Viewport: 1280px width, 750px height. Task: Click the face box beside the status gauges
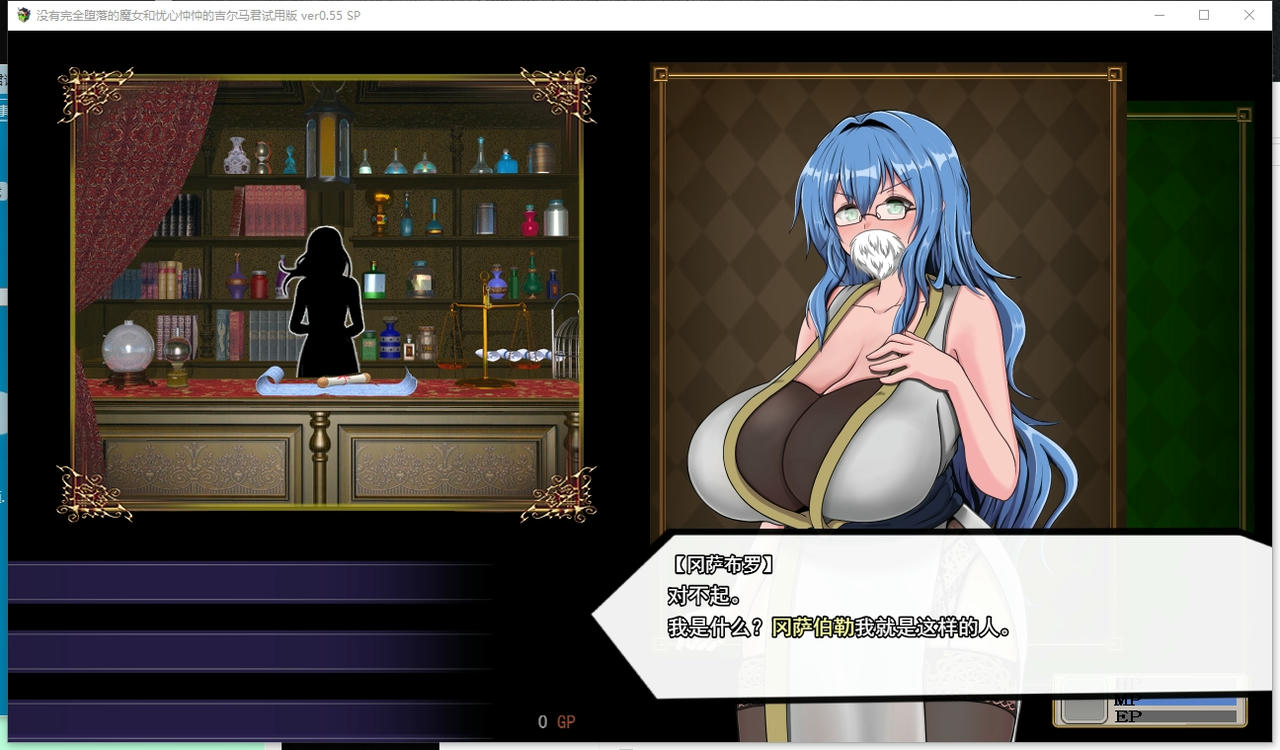pos(1082,710)
